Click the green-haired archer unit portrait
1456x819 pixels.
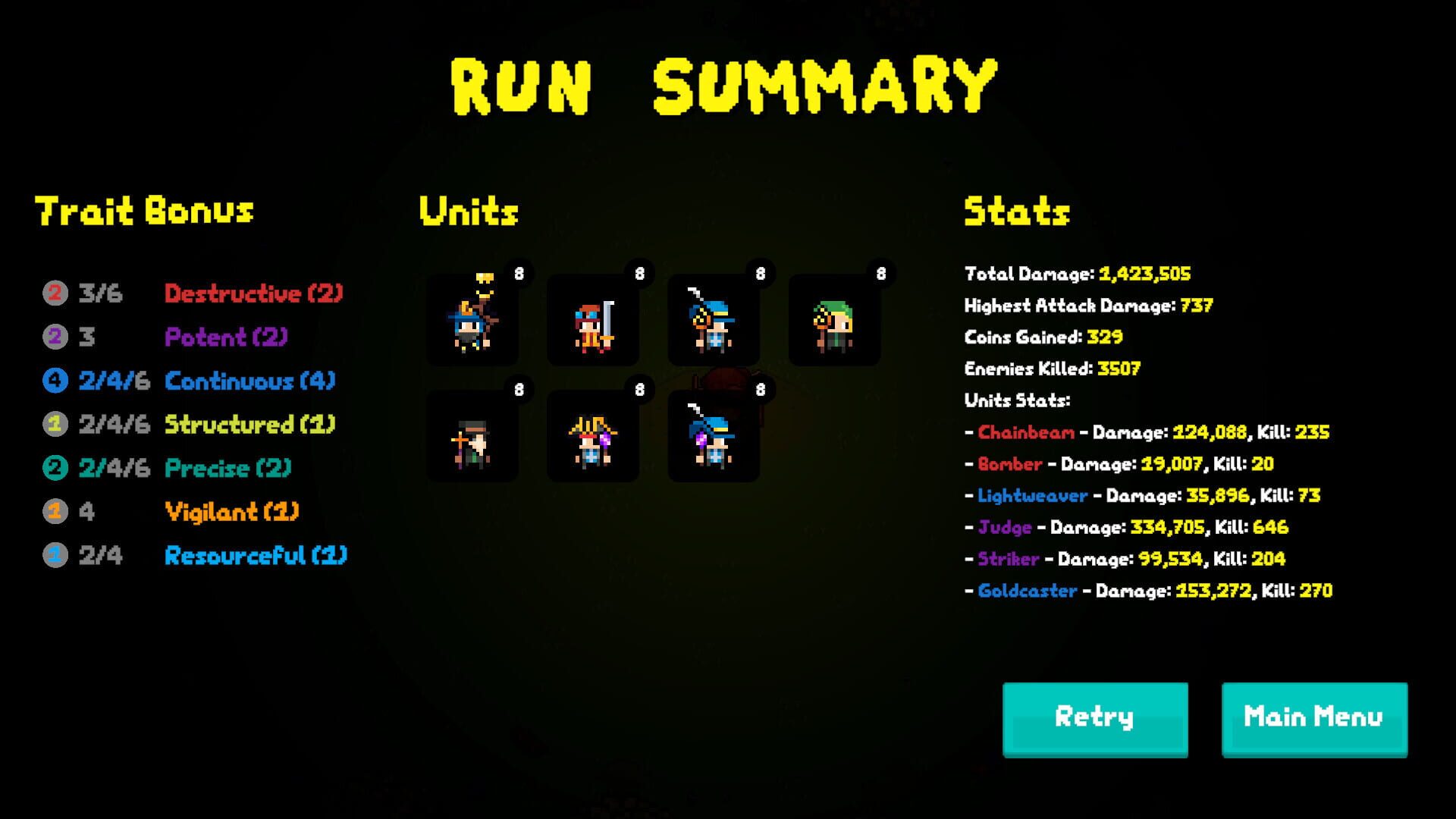834,318
